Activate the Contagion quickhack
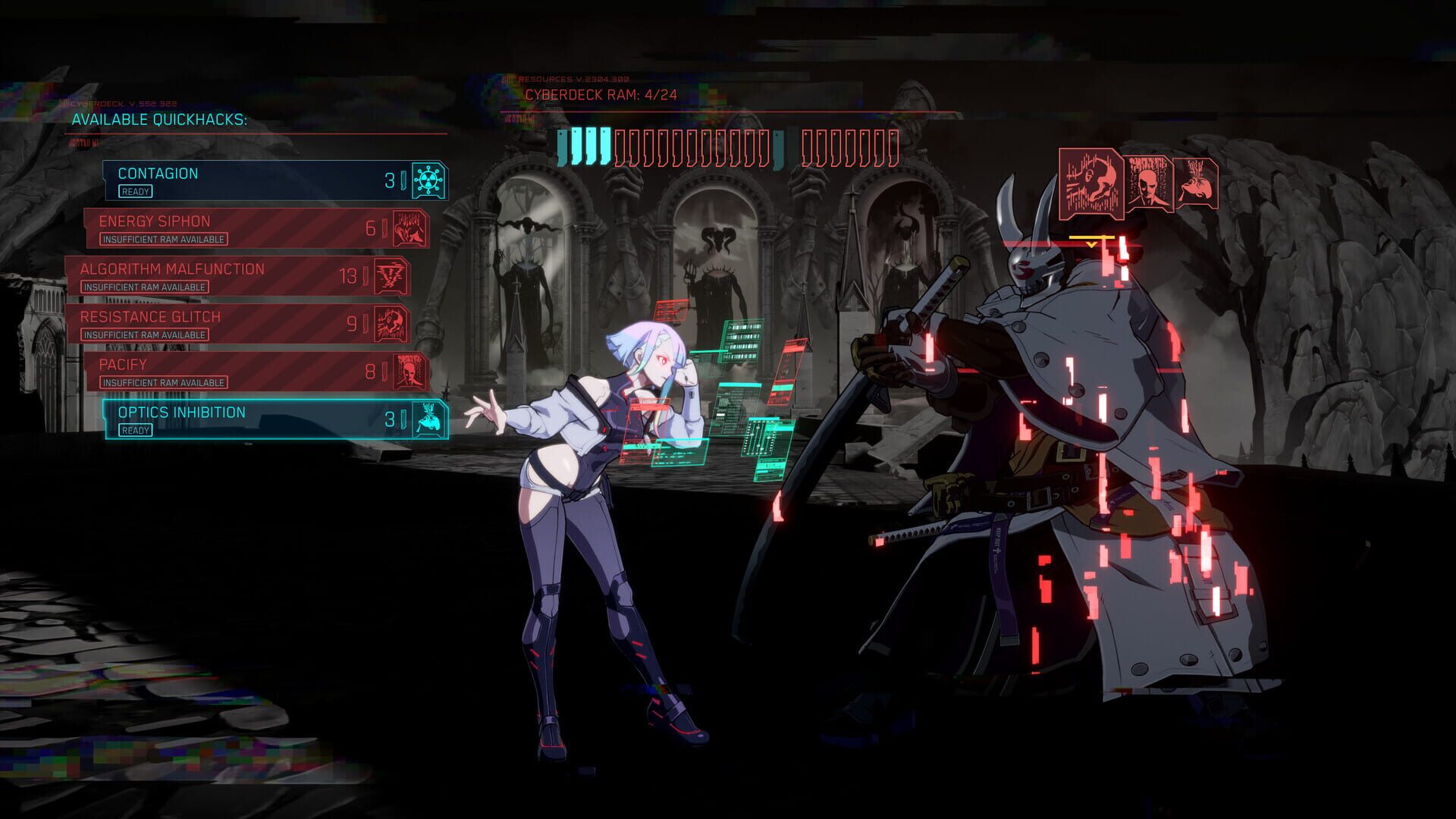Image resolution: width=1456 pixels, height=819 pixels. point(258,180)
